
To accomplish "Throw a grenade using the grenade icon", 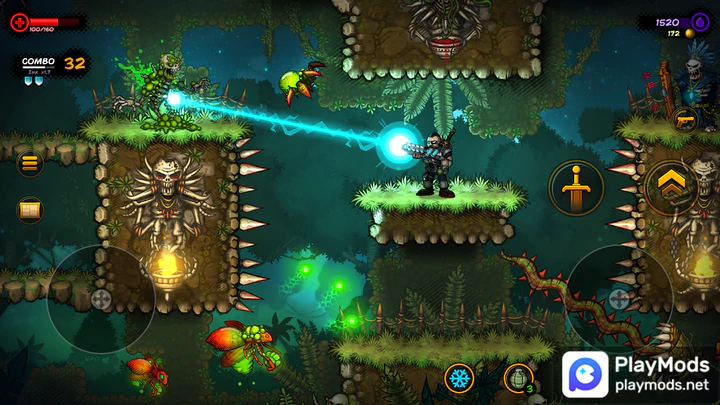I will coord(518,379).
